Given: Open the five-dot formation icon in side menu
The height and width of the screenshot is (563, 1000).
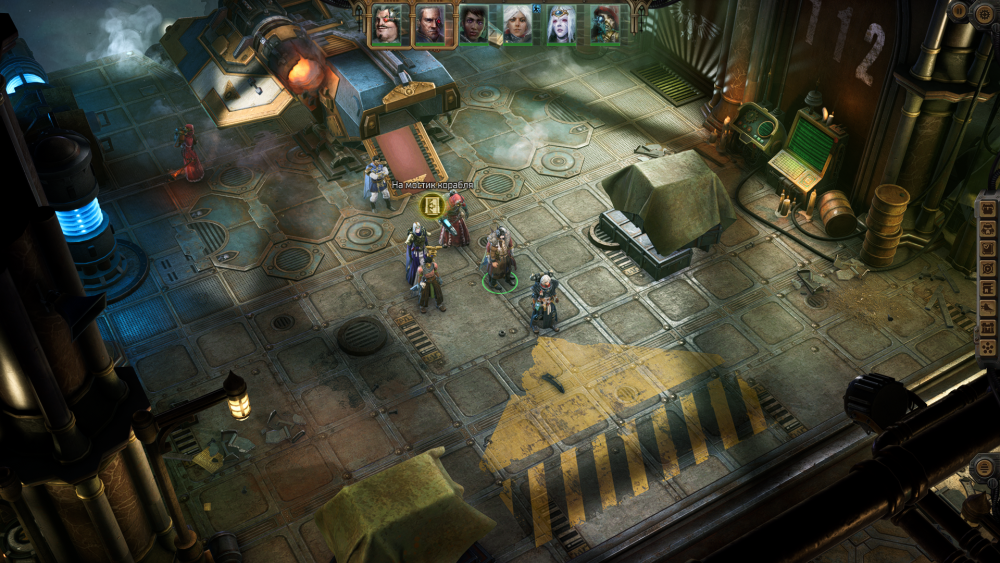Looking at the screenshot, I should pyautogui.click(x=988, y=348).
